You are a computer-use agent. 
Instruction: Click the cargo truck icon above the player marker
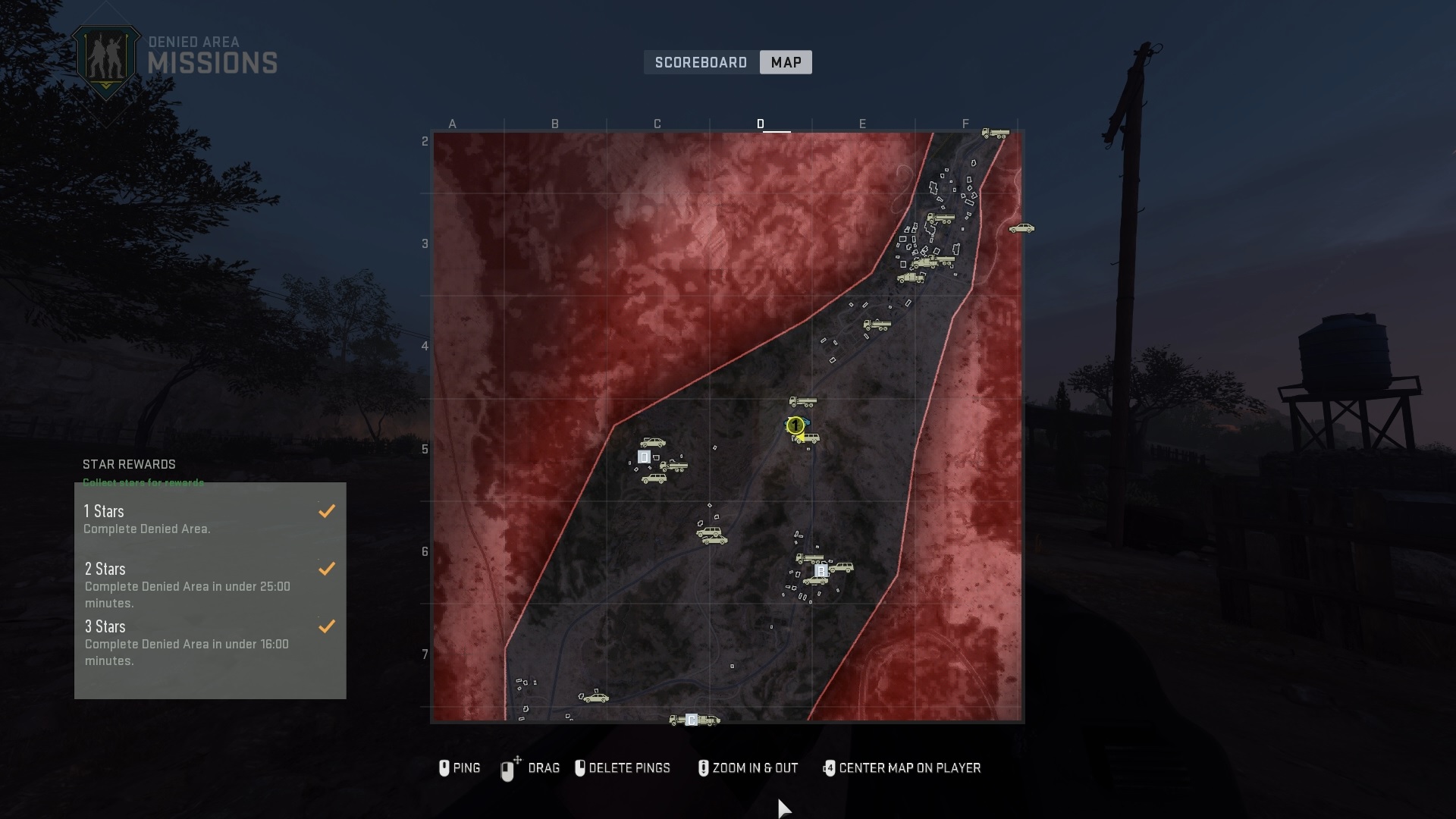pos(803,400)
